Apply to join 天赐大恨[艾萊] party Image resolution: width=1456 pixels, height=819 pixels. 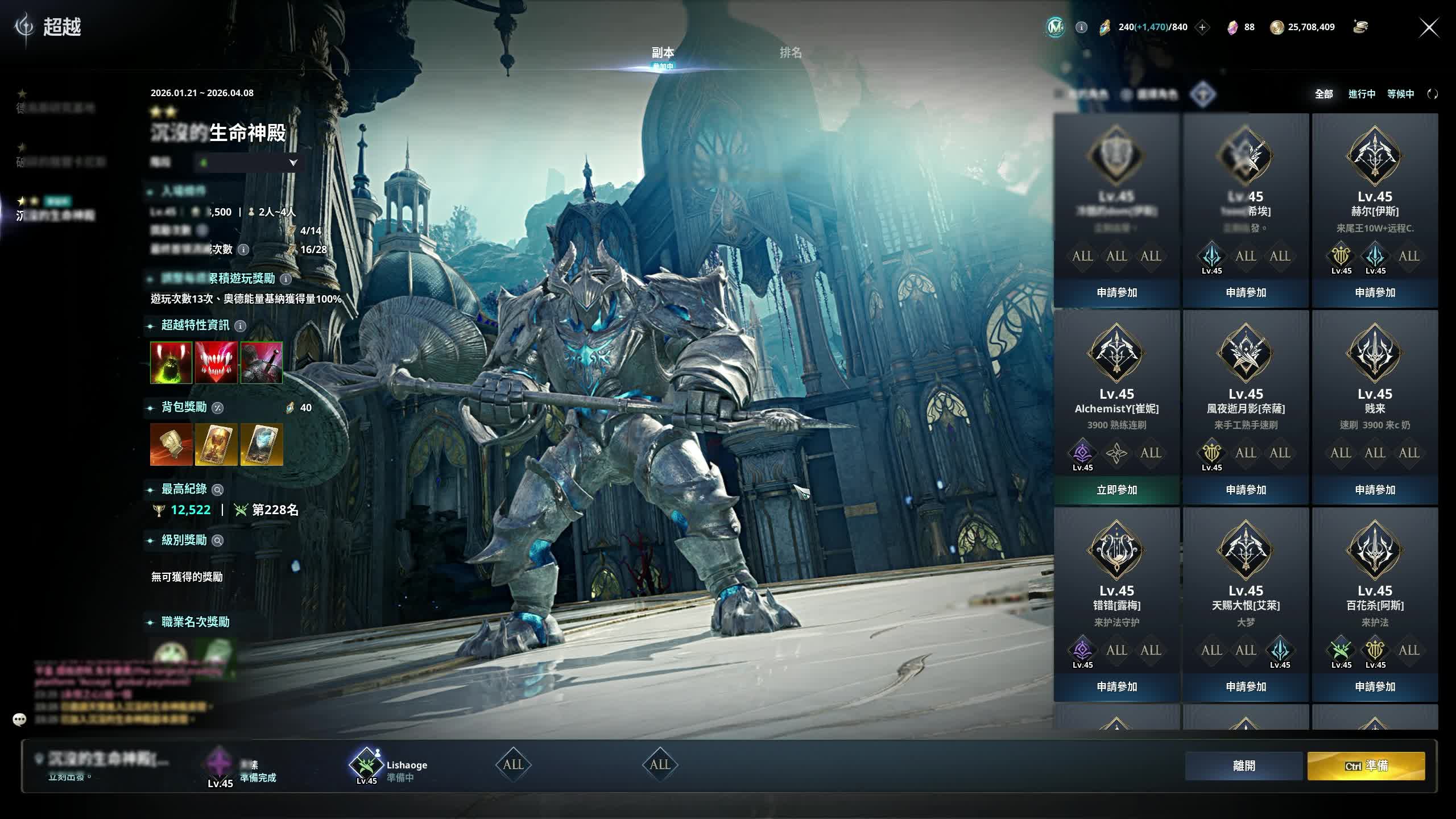pyautogui.click(x=1246, y=687)
